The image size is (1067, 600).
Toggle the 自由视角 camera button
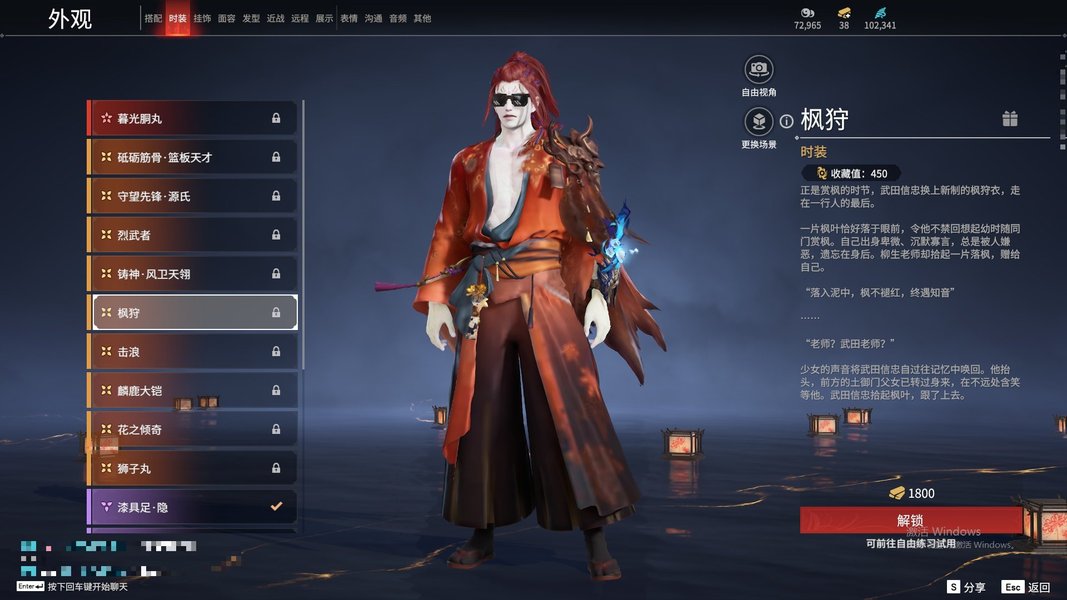click(x=759, y=70)
